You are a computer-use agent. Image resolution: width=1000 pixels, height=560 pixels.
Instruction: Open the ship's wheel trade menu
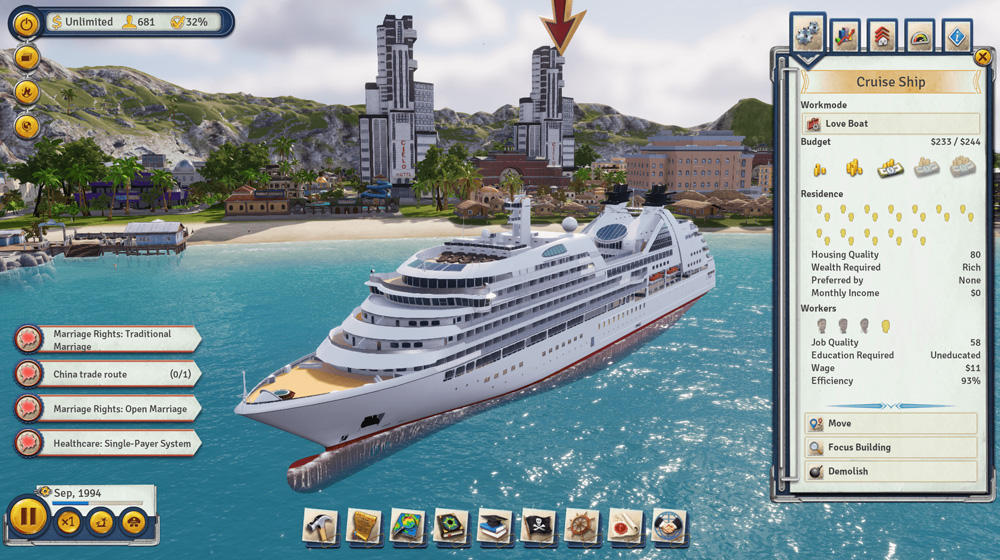point(582,526)
